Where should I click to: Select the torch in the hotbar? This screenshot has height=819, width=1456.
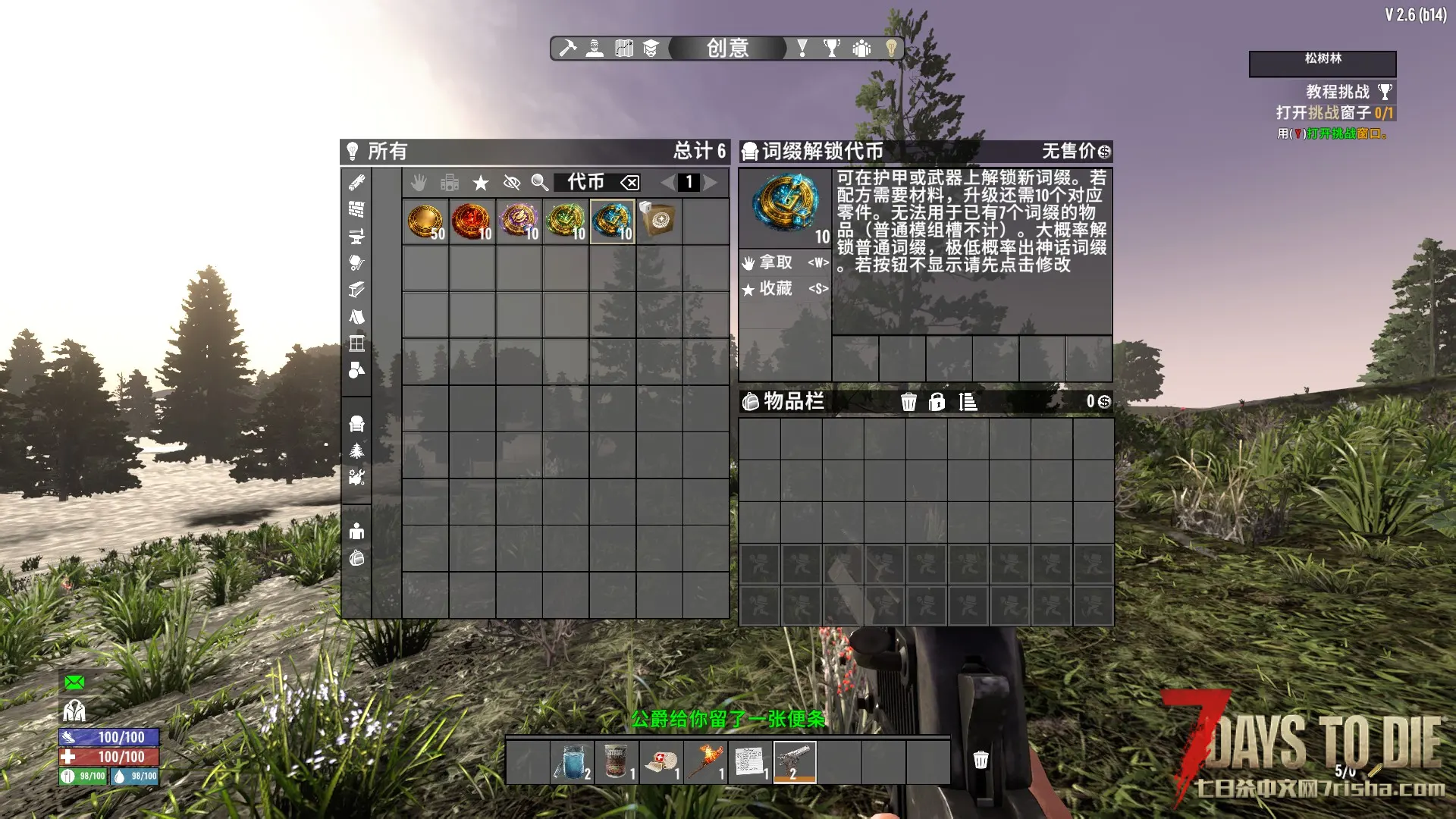click(706, 762)
